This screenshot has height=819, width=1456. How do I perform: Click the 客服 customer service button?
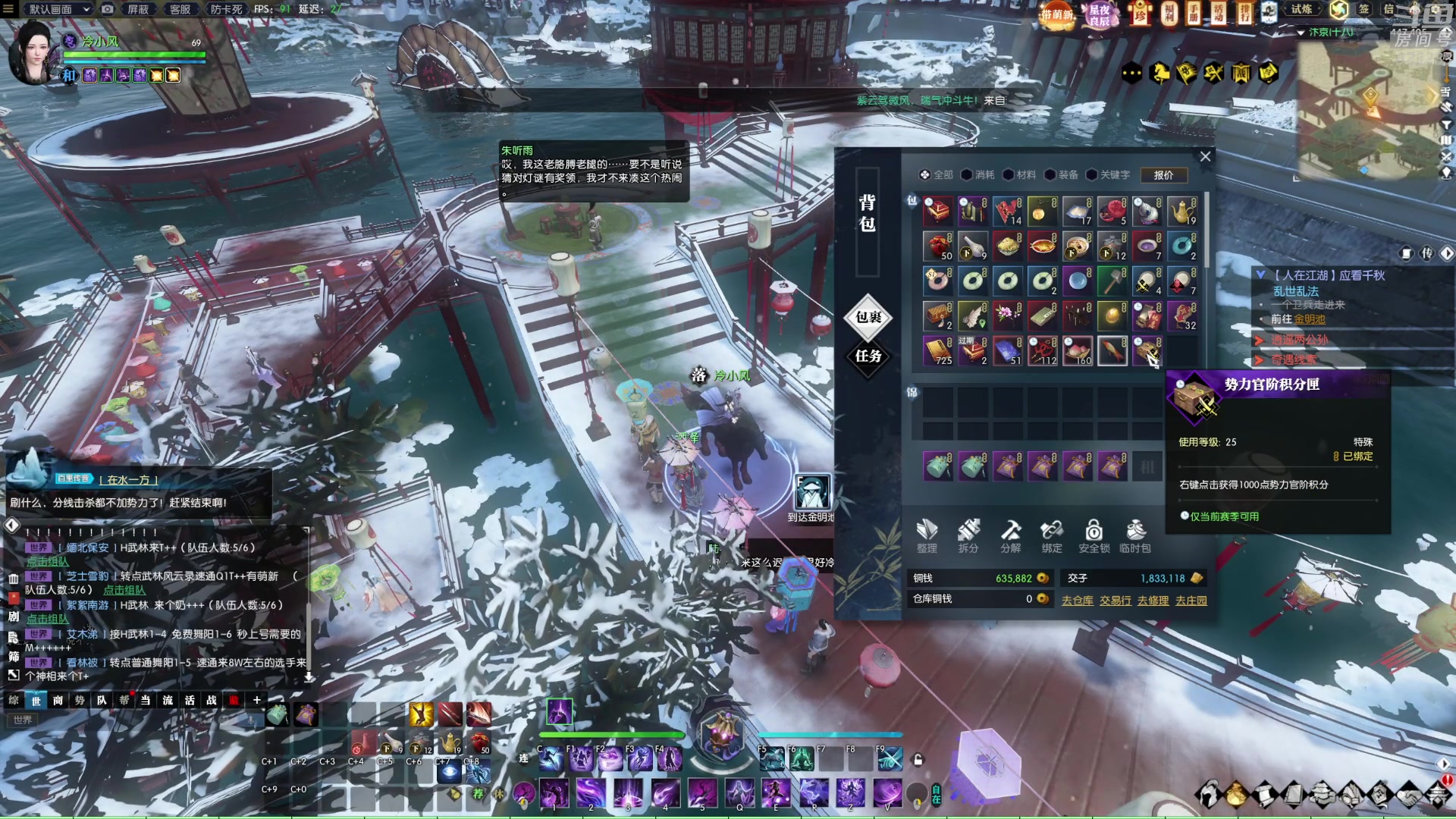click(180, 9)
